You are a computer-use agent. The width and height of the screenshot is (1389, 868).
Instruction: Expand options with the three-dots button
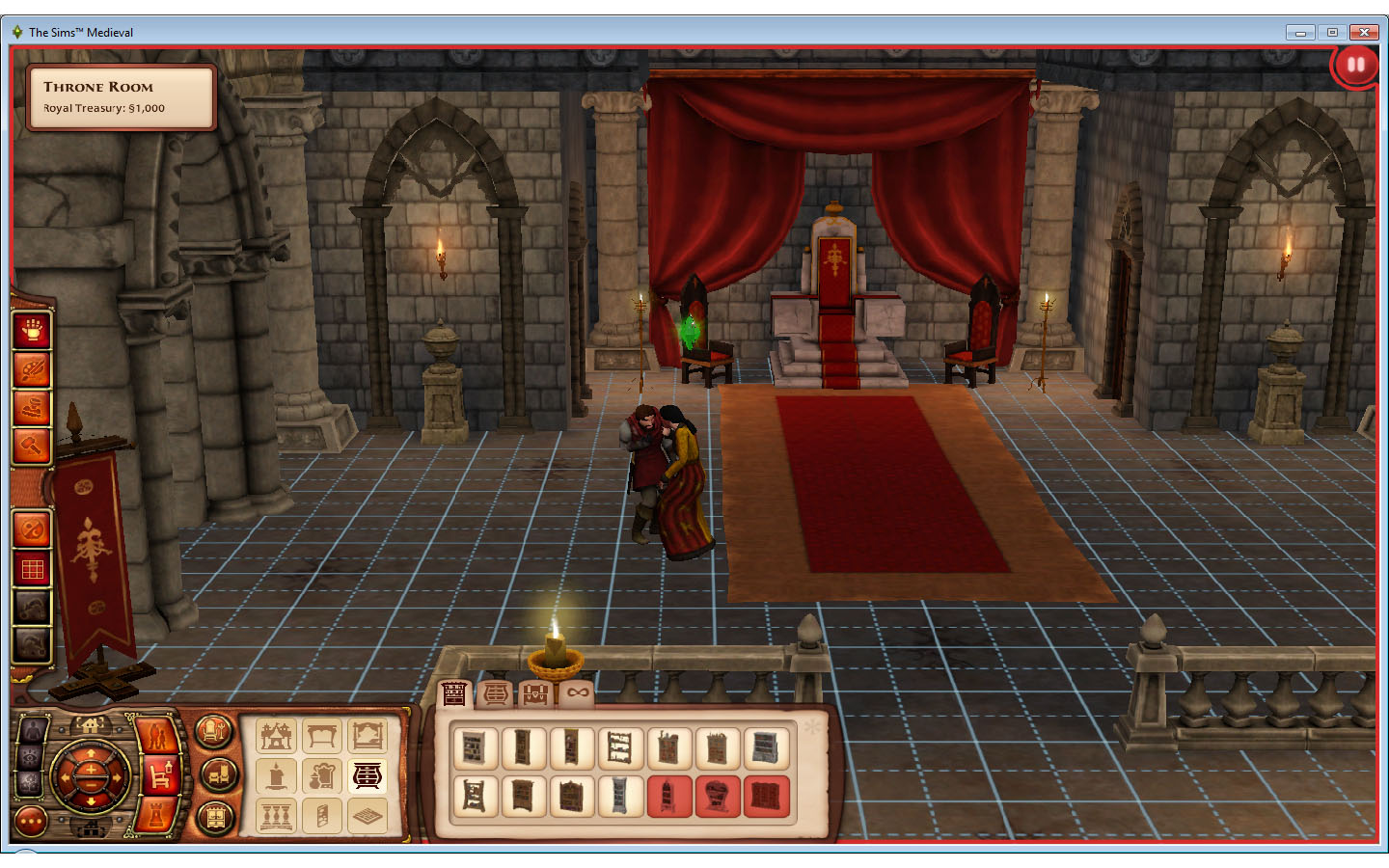31,822
